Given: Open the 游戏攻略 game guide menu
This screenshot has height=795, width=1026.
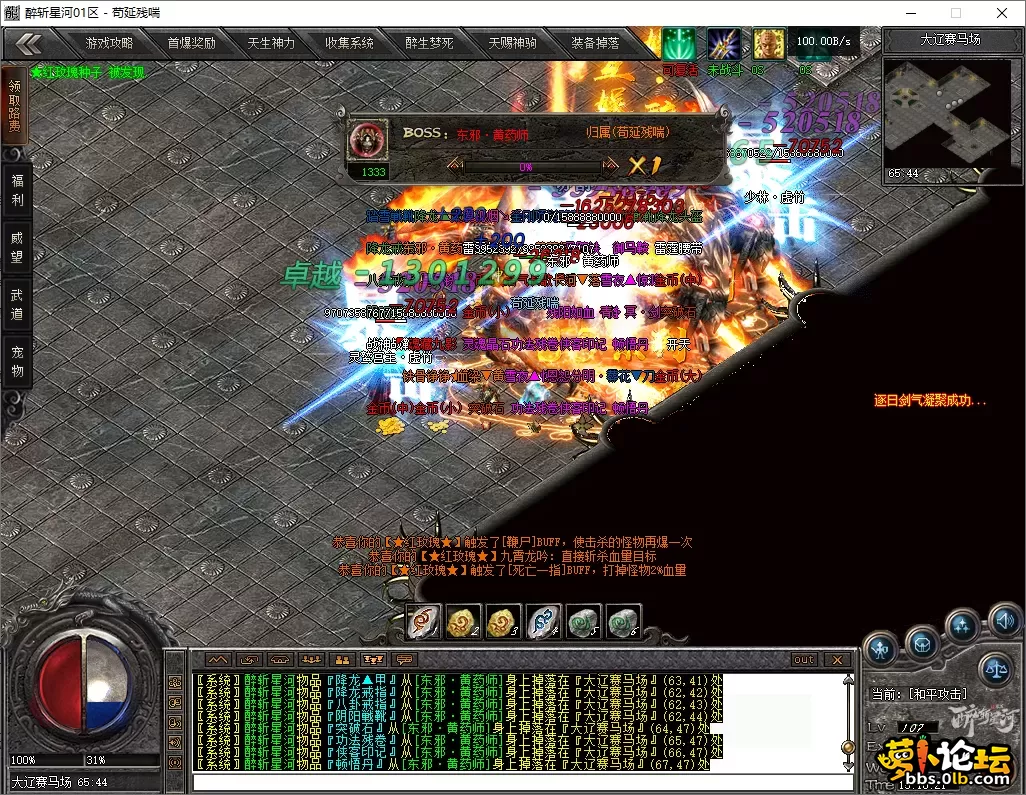Looking at the screenshot, I should point(109,43).
